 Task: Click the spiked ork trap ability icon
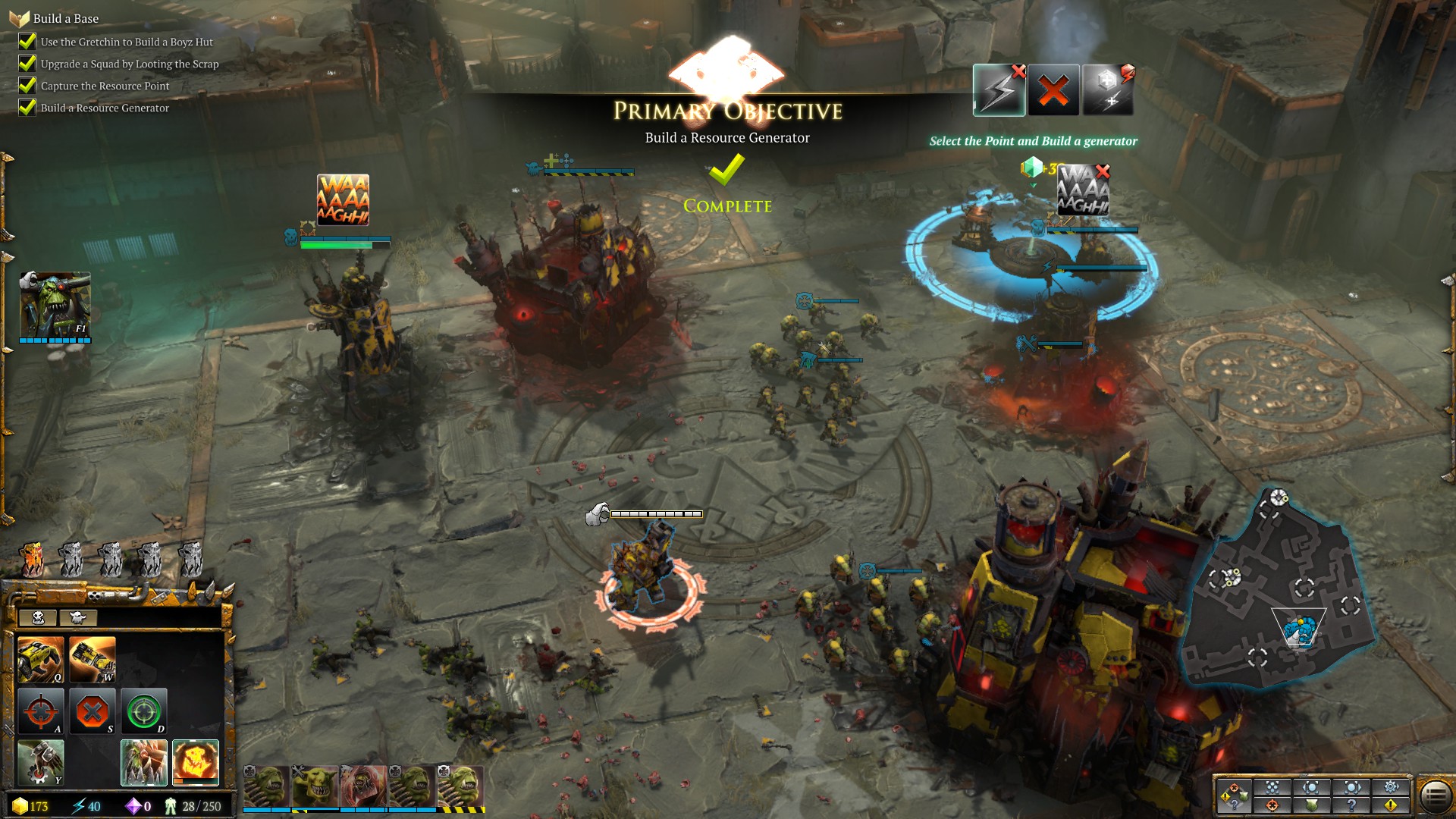coord(144,762)
